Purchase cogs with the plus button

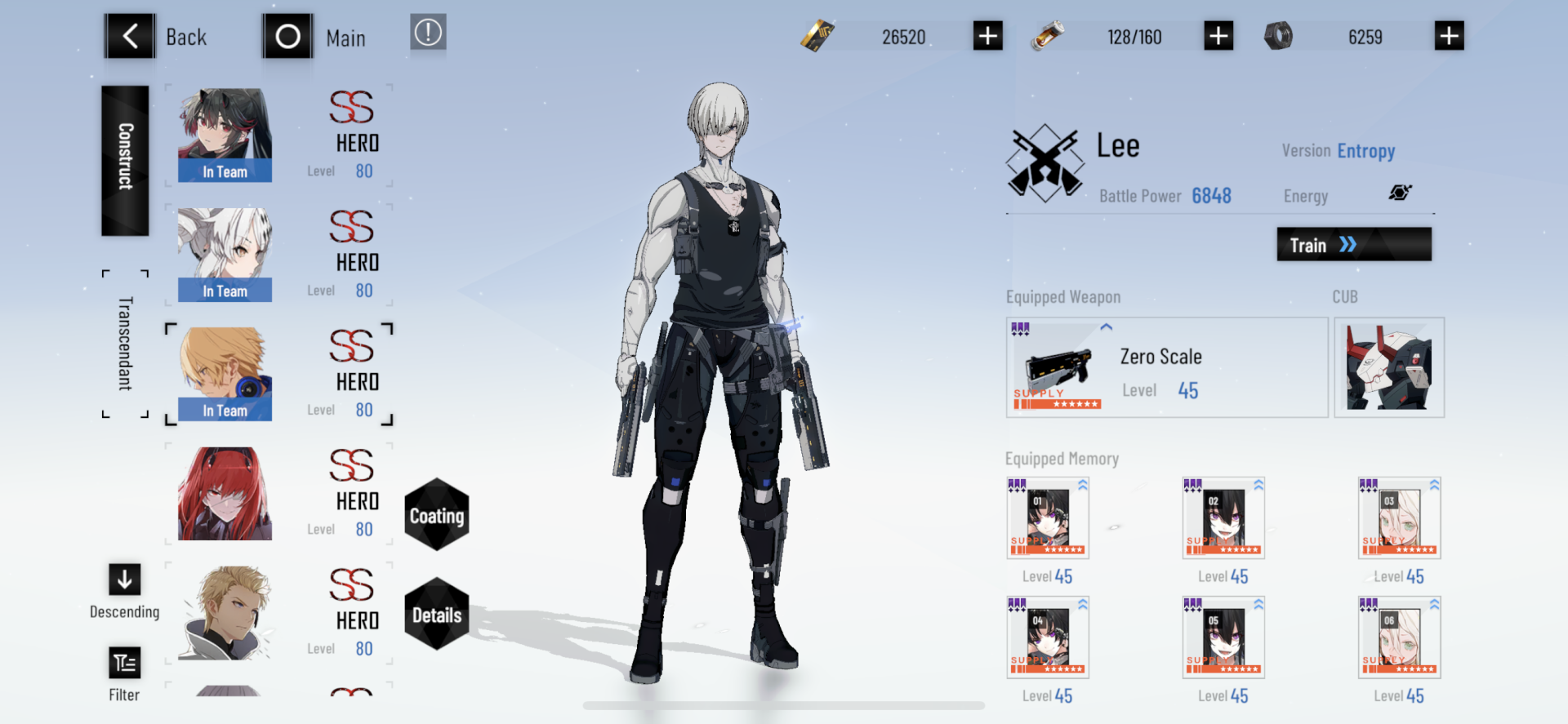[1449, 36]
